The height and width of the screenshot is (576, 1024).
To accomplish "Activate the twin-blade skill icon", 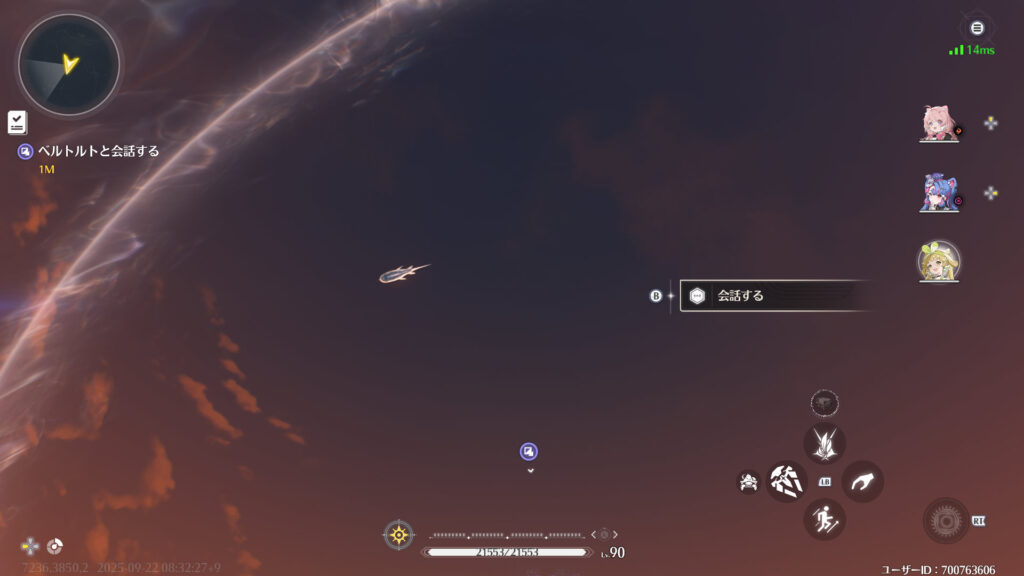I will click(x=825, y=443).
